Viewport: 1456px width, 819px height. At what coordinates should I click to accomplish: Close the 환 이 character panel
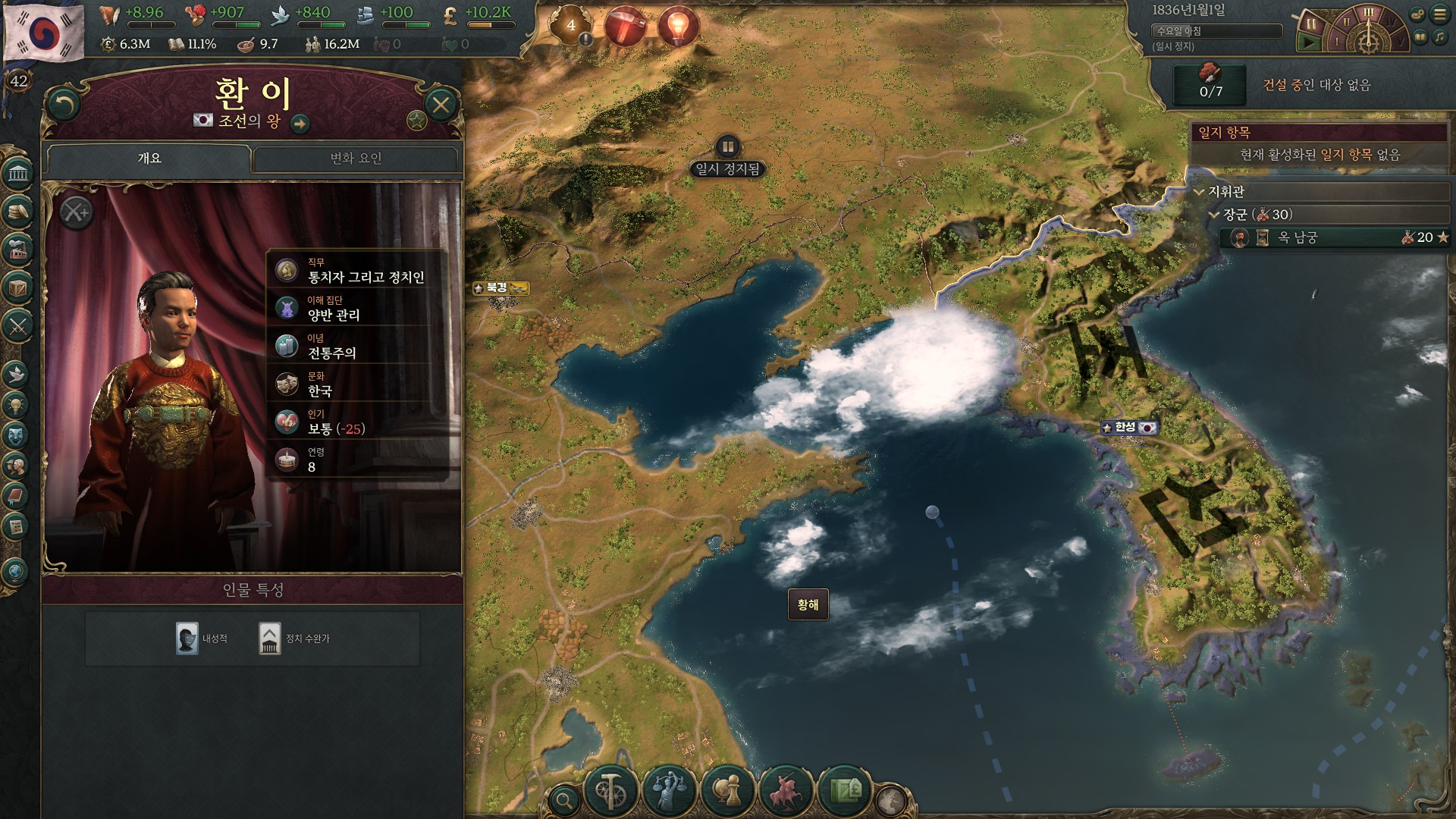pyautogui.click(x=441, y=104)
